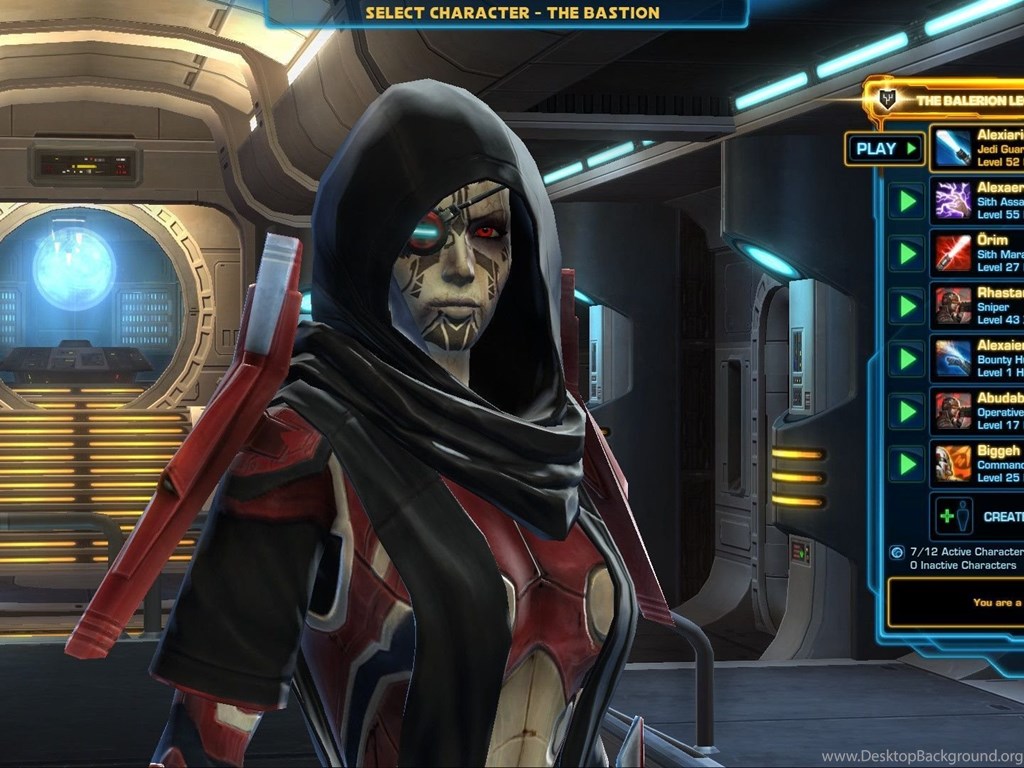The image size is (1024, 768).
Task: Click the green play arrow beside the Sith Assassin
Action: (x=907, y=201)
